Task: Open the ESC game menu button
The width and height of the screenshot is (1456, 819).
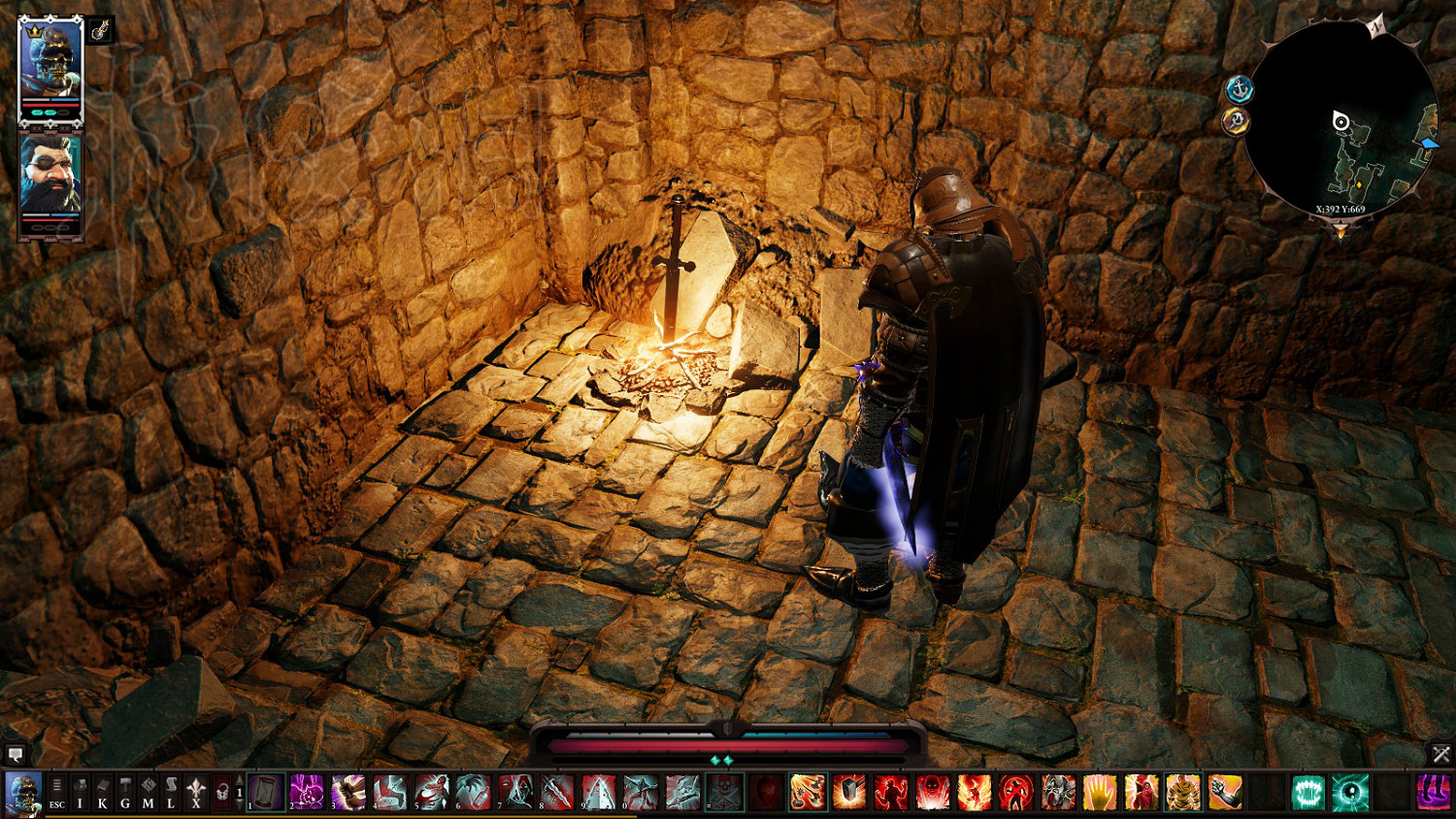Action: point(57,792)
